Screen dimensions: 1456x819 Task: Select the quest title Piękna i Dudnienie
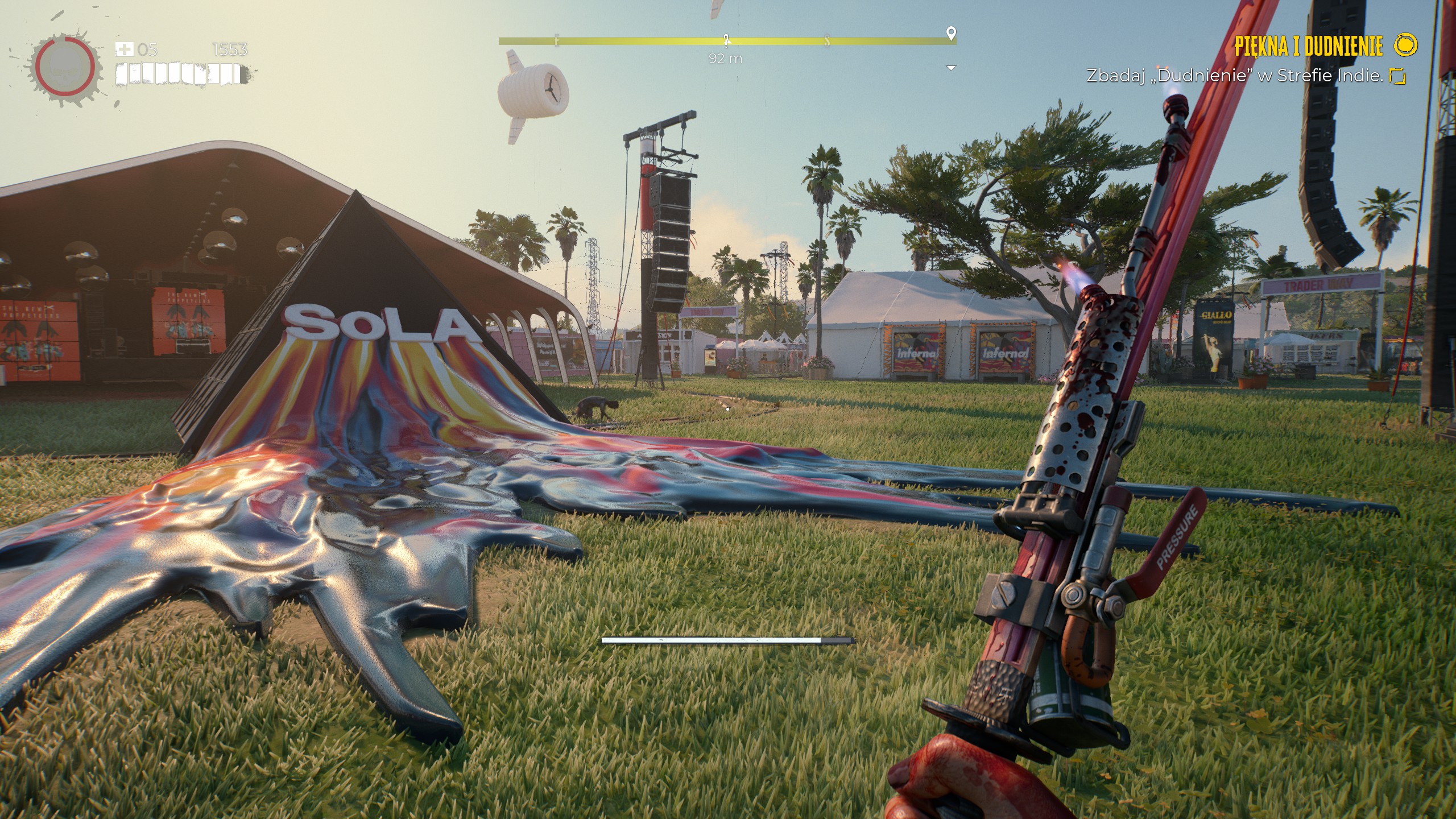coord(1308,46)
